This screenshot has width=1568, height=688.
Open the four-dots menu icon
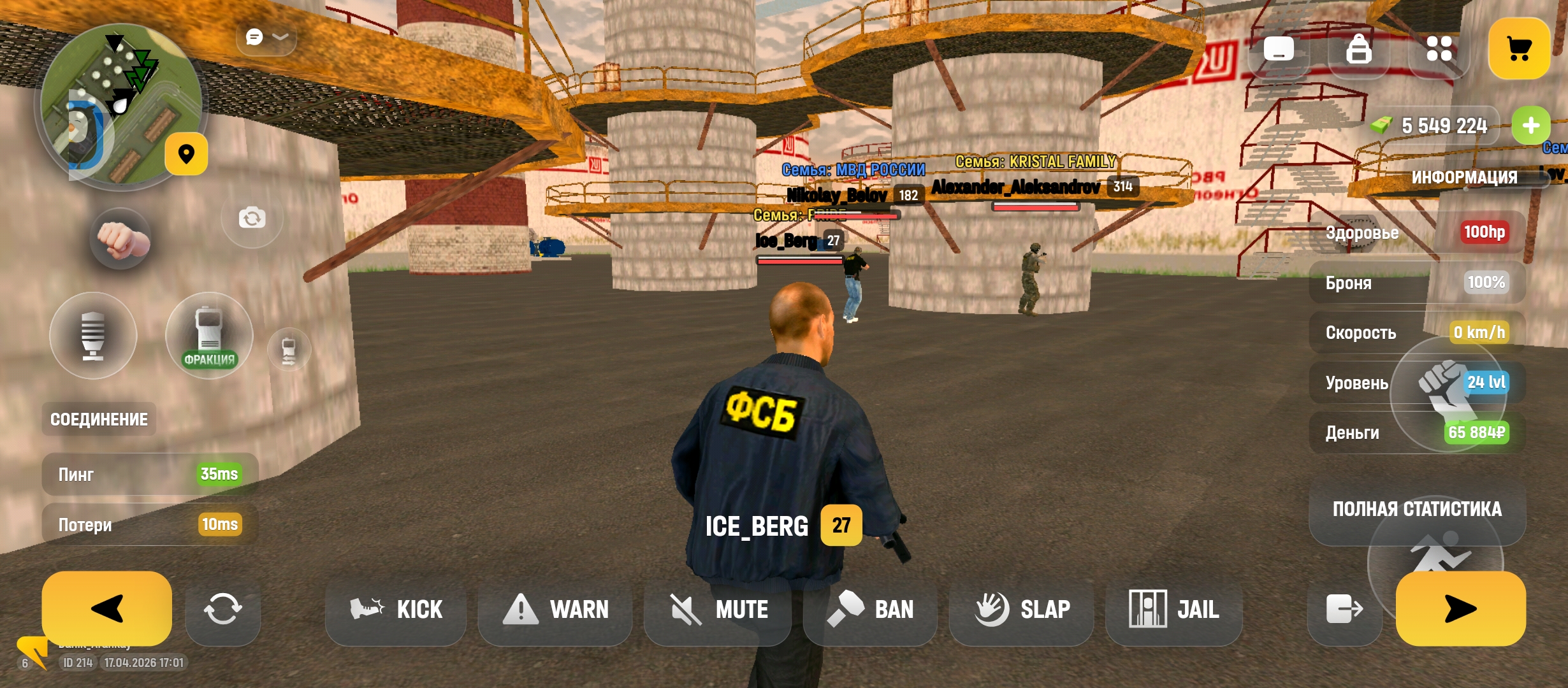click(1439, 49)
